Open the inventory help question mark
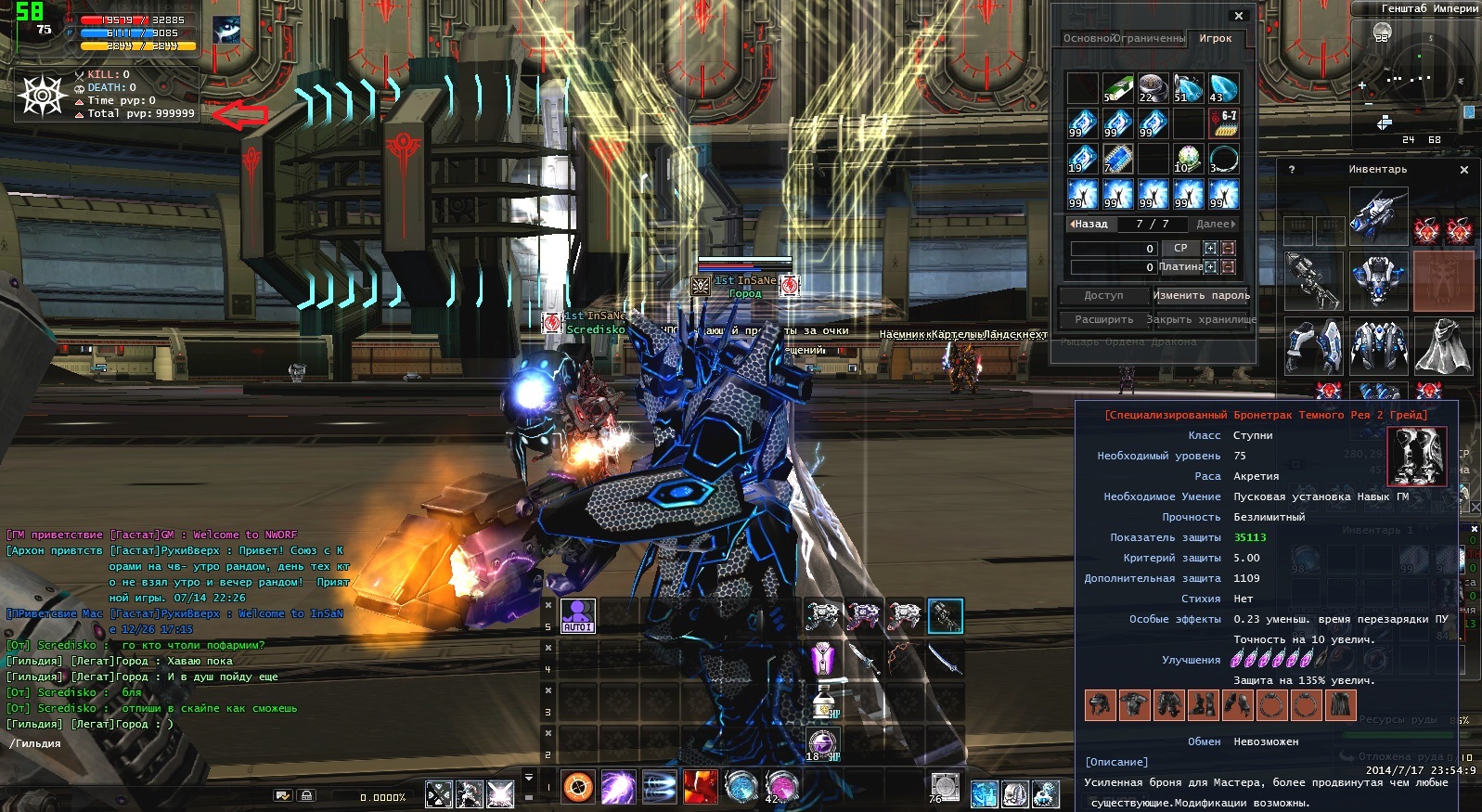The height and width of the screenshot is (812, 1482). point(1292,170)
